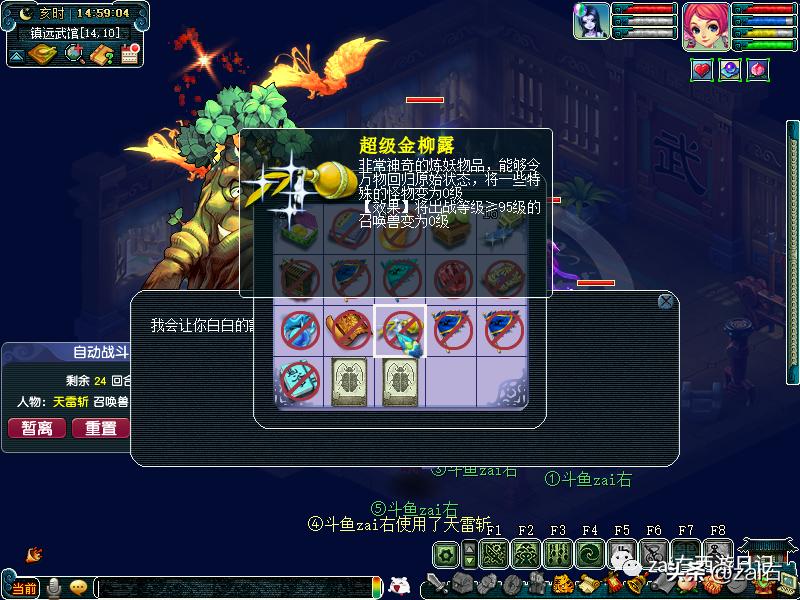Toggle the microphone voice chat icon
The width and height of the screenshot is (800, 600).
54,586
